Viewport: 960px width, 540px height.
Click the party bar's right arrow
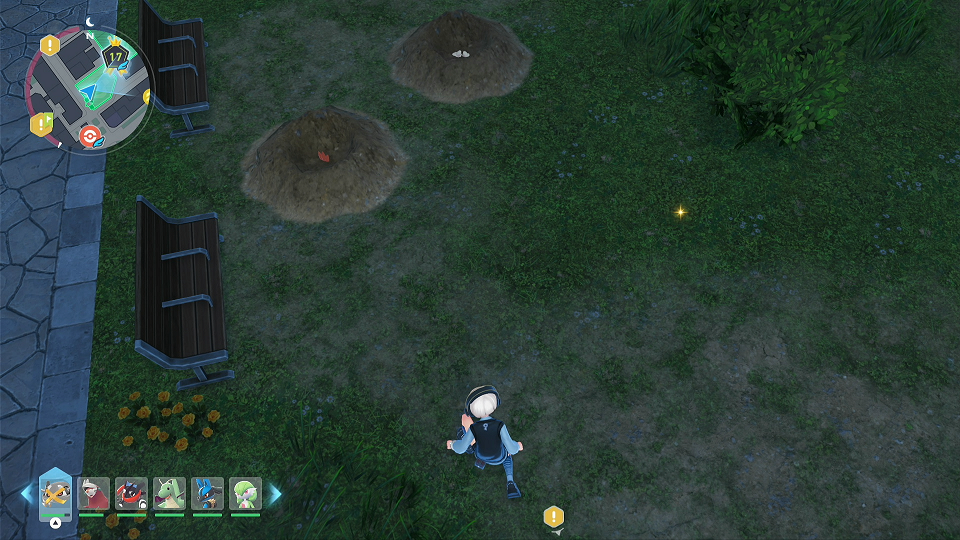[x=275, y=494]
